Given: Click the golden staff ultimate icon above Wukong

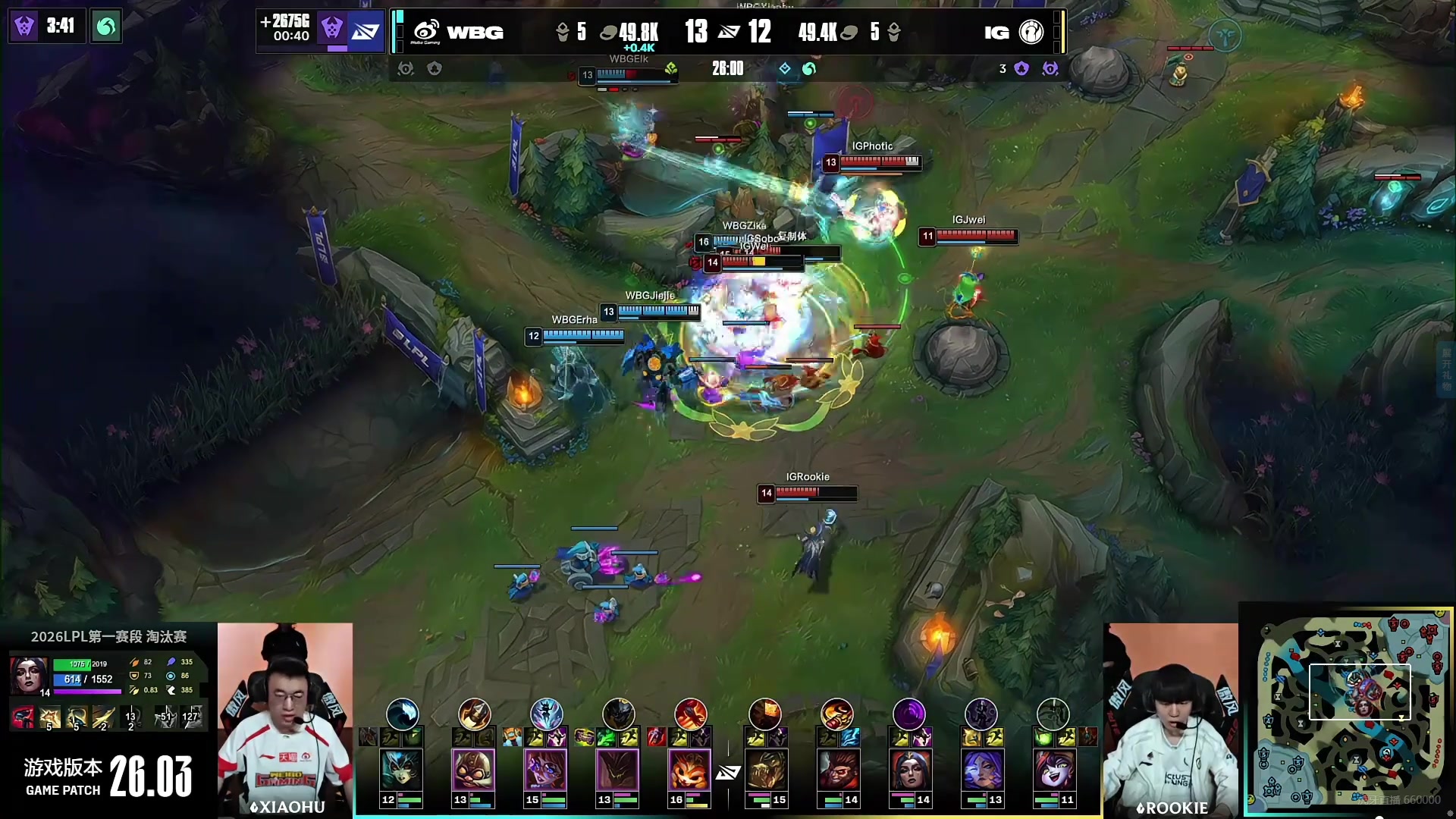Looking at the screenshot, I should [837, 714].
